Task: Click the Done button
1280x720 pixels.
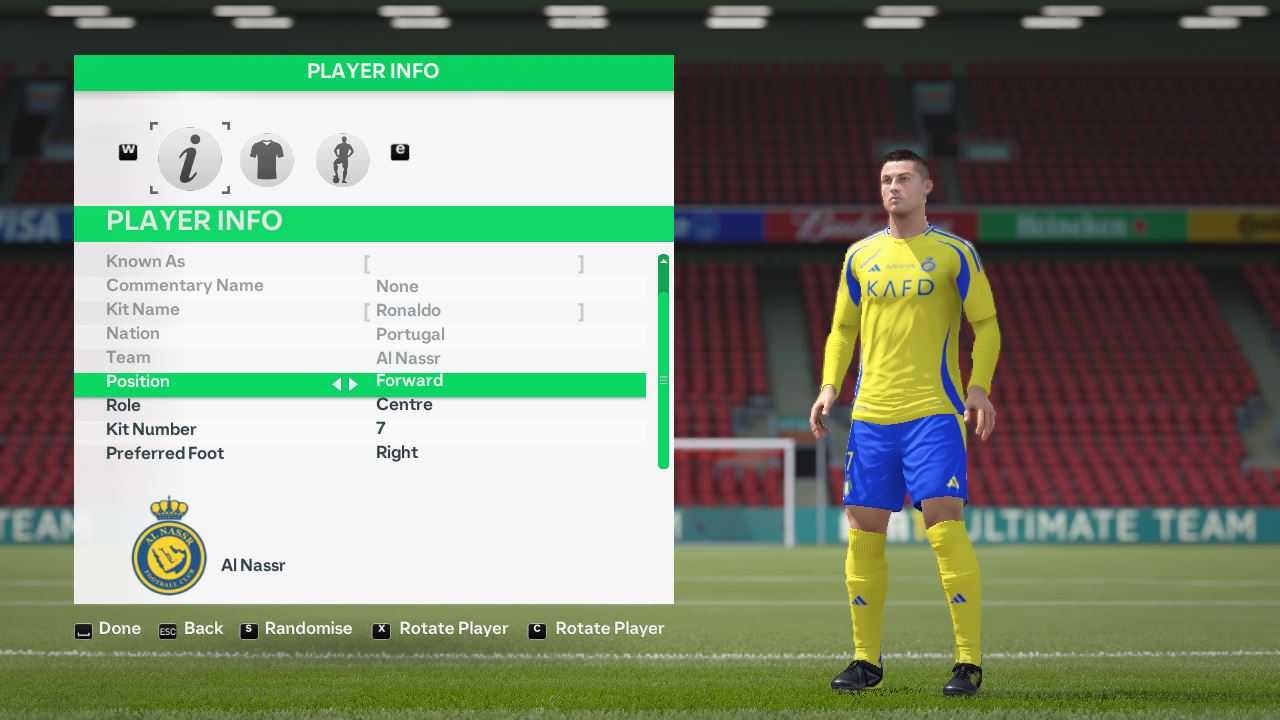Action: (x=108, y=629)
